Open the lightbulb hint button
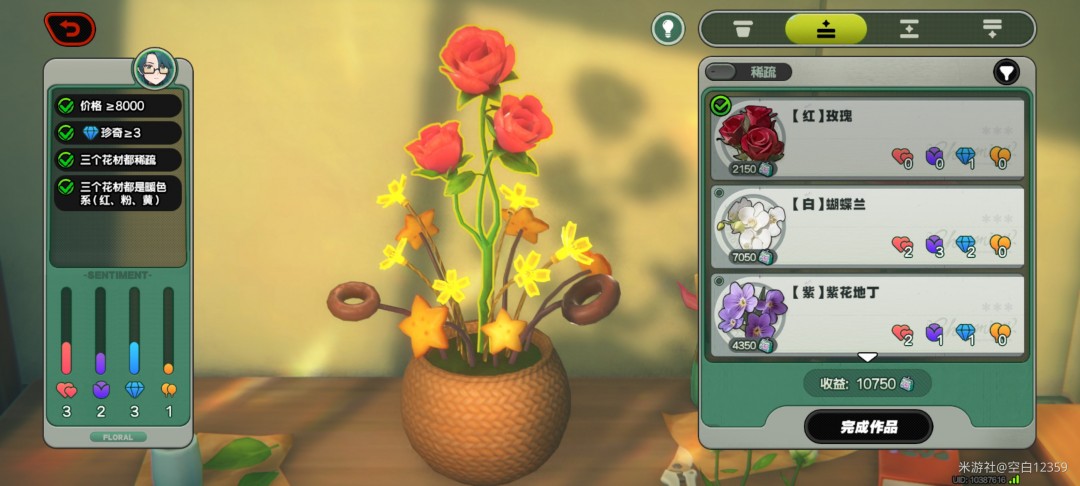 668,28
